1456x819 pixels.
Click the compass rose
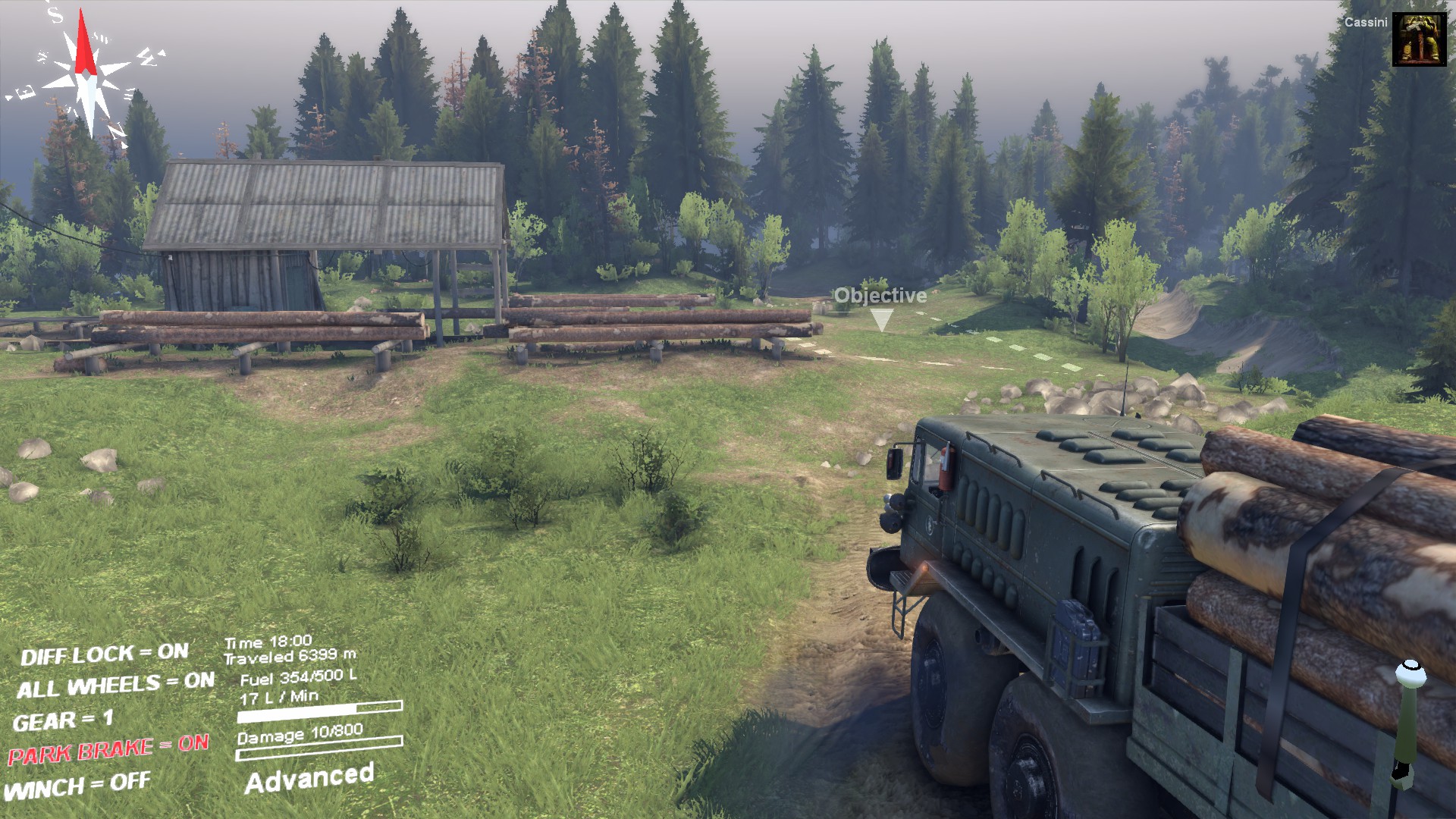pyautogui.click(x=86, y=74)
